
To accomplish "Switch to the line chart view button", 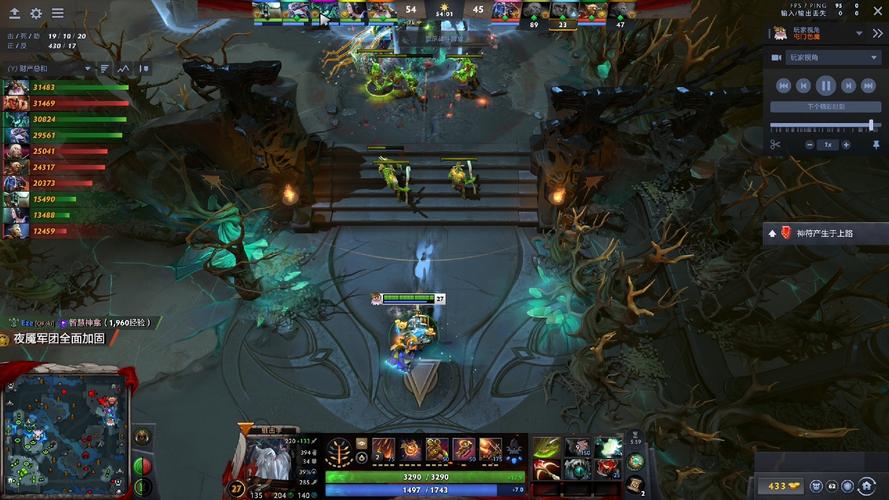I will tap(124, 69).
